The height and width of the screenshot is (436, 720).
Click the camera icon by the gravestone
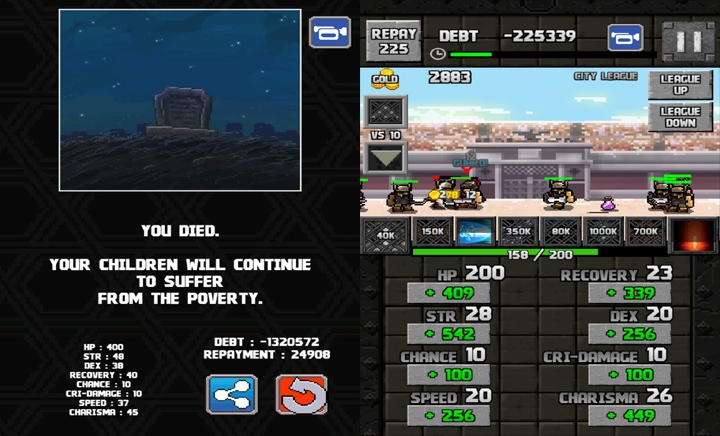(329, 33)
